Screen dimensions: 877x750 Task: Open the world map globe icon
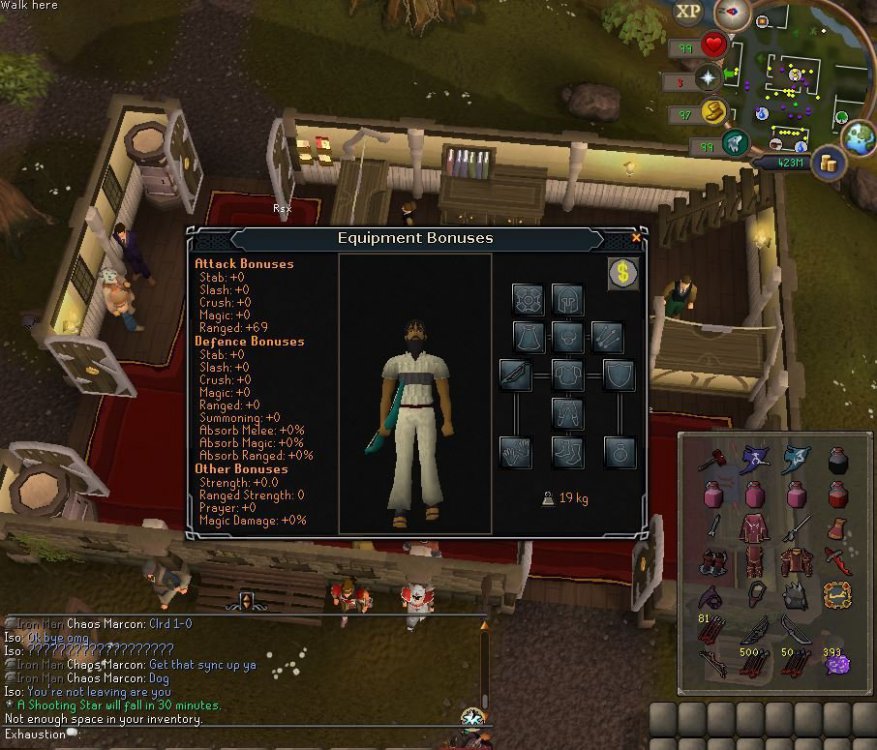(858, 139)
